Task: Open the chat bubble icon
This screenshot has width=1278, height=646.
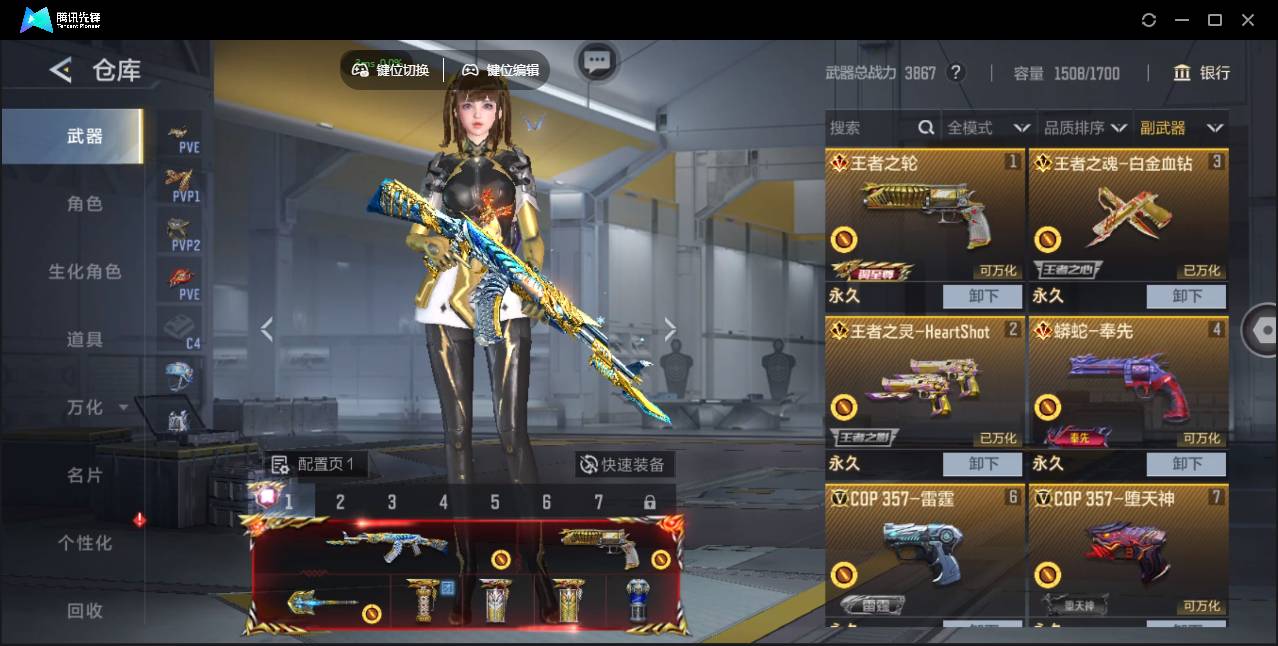Action: [597, 62]
